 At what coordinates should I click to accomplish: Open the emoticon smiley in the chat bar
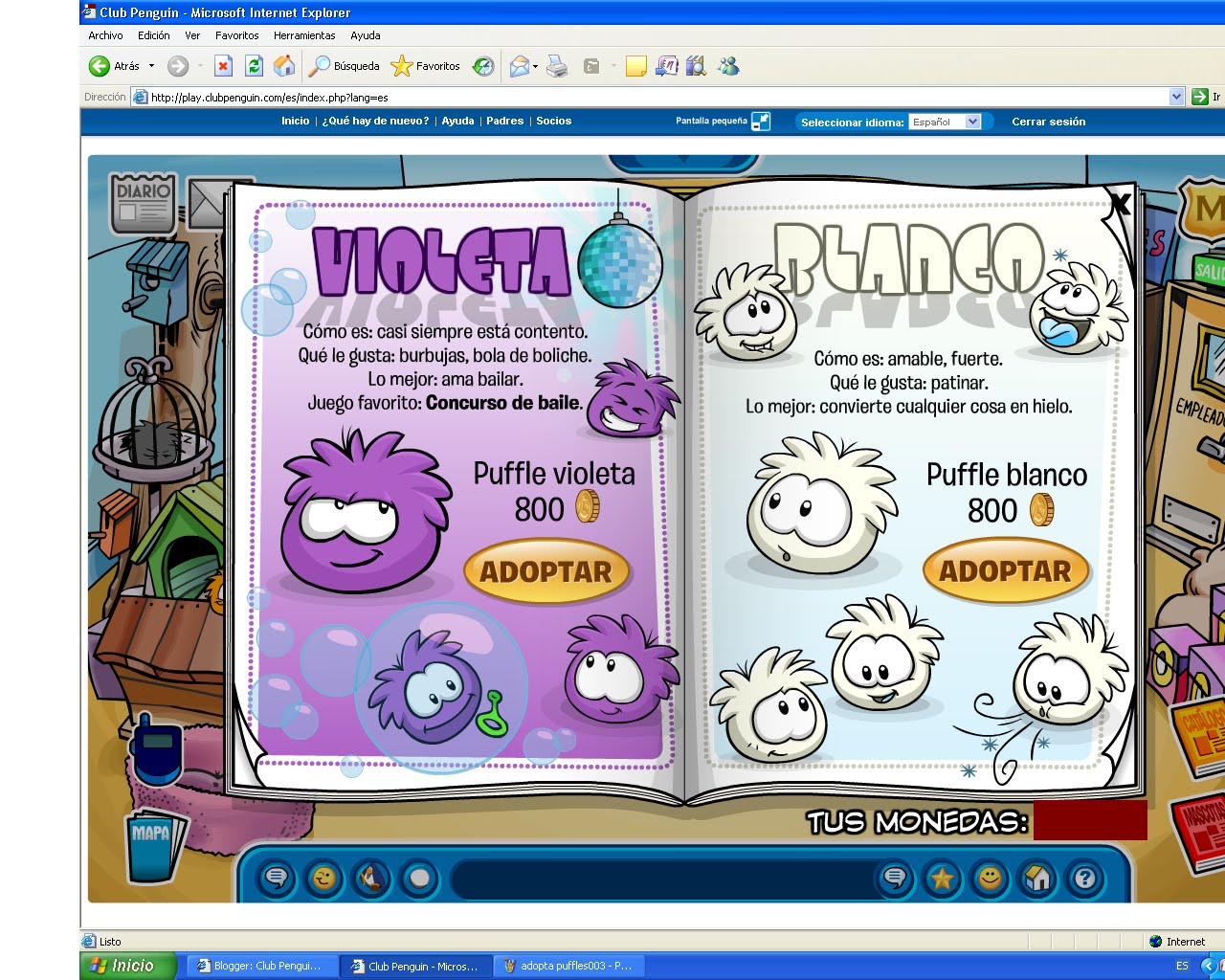[x=324, y=879]
